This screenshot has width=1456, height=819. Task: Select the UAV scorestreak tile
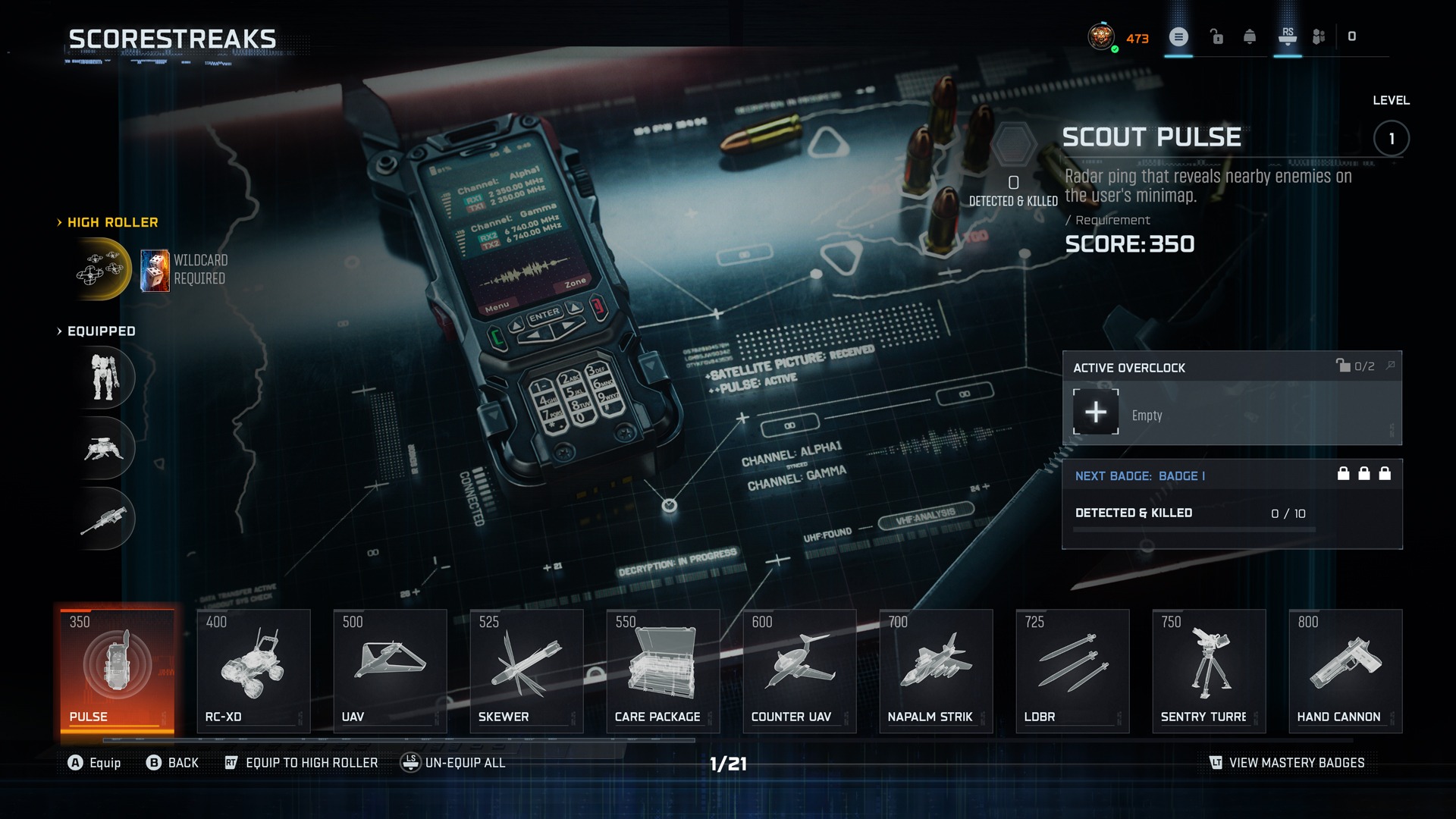tap(389, 670)
